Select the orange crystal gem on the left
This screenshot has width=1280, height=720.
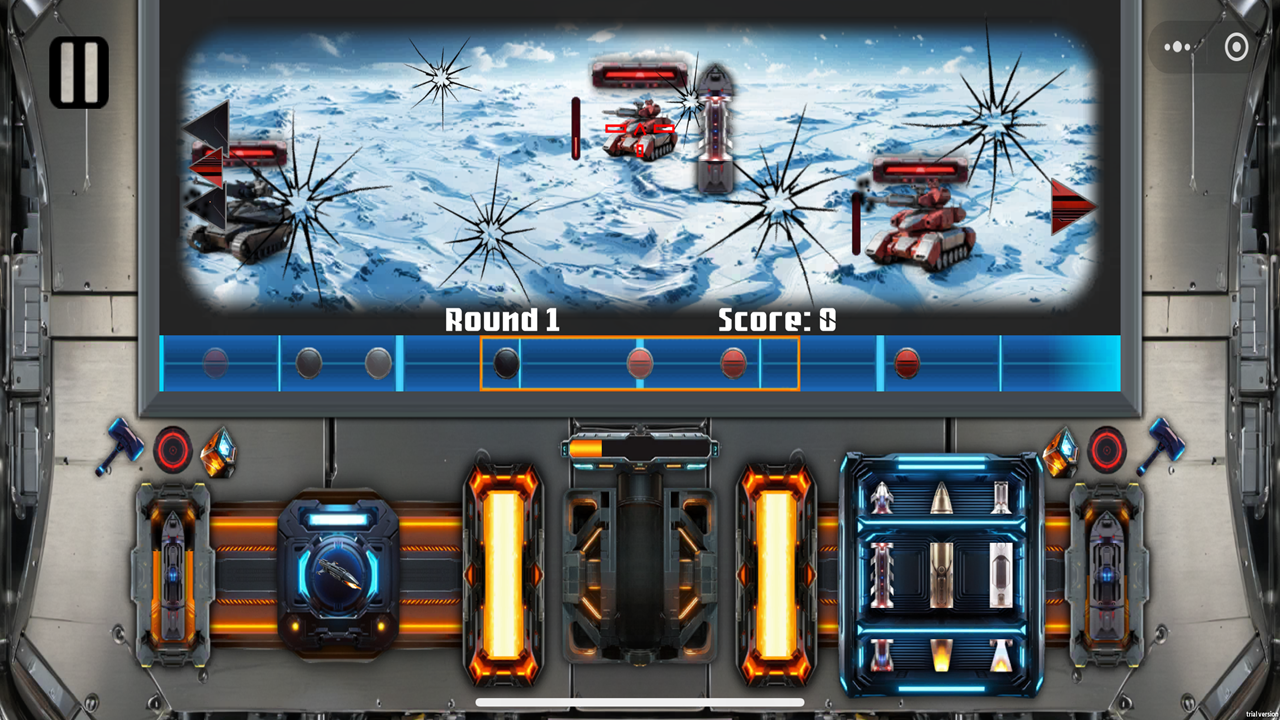coord(216,452)
